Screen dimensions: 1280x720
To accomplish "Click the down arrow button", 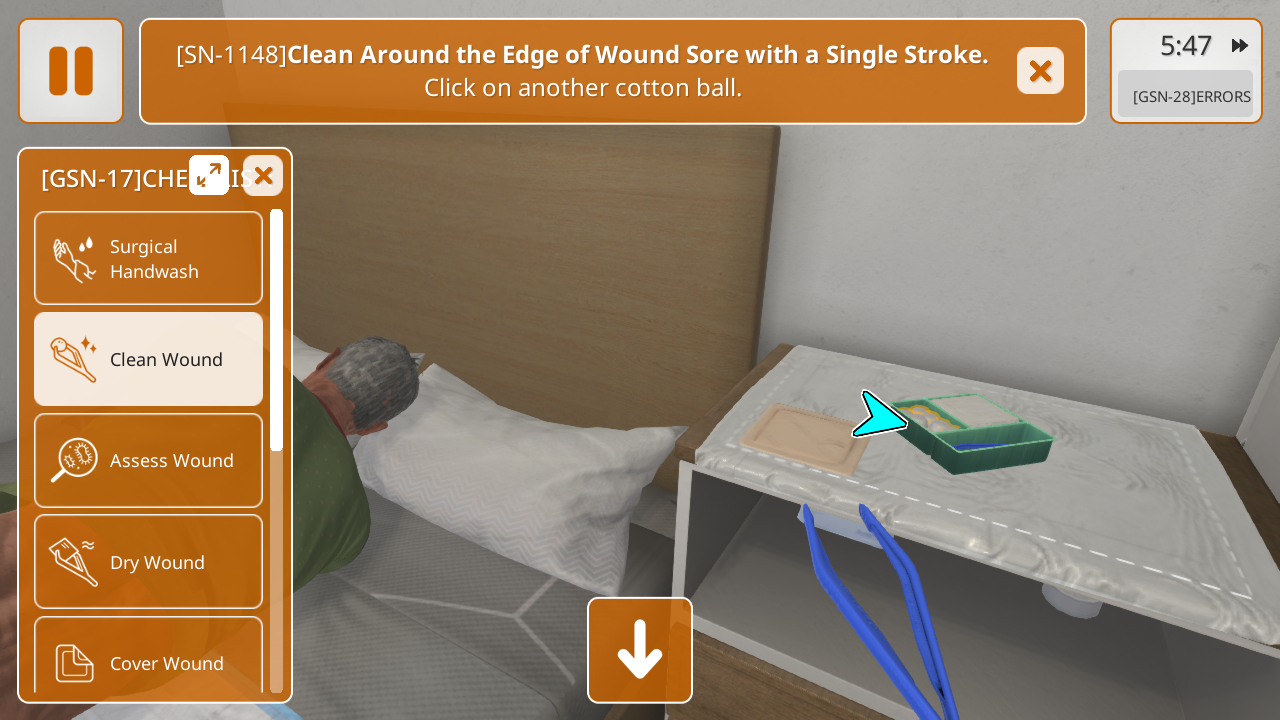I will tap(640, 650).
